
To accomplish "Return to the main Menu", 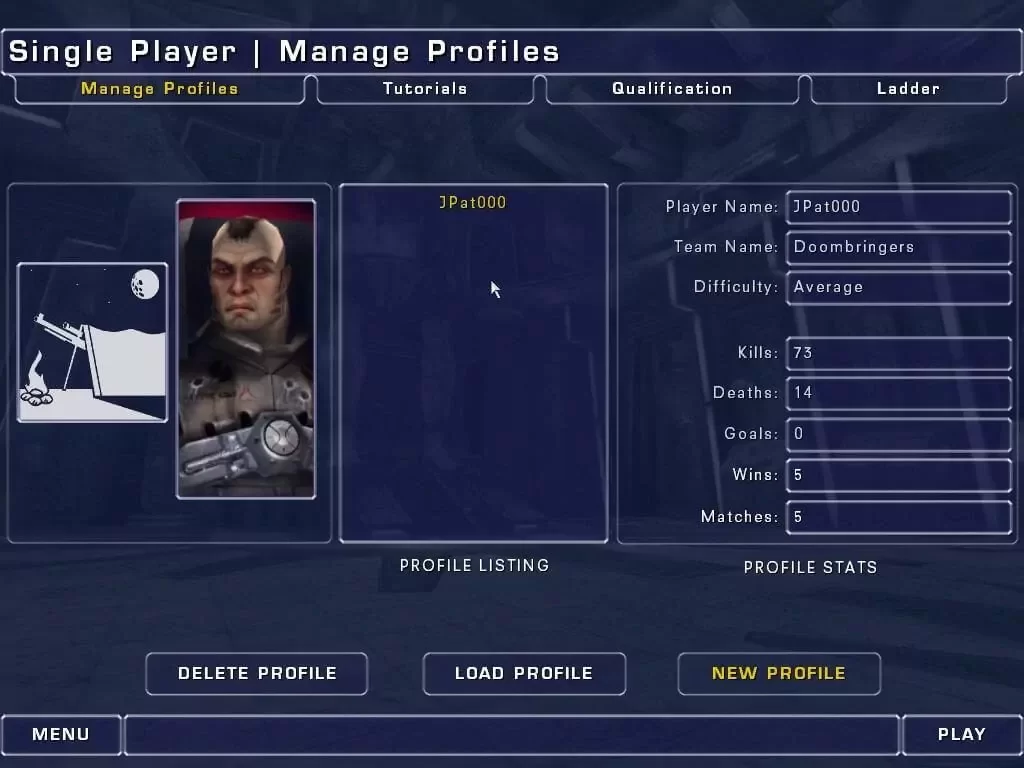I will pyautogui.click(x=61, y=734).
